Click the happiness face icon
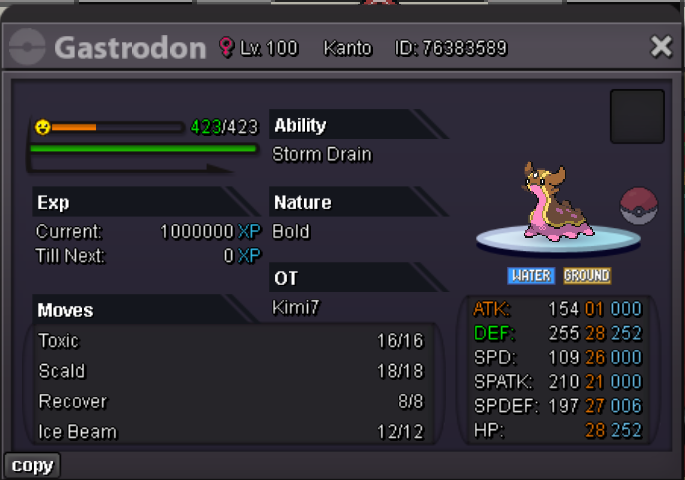The width and height of the screenshot is (685, 480). pos(42,127)
